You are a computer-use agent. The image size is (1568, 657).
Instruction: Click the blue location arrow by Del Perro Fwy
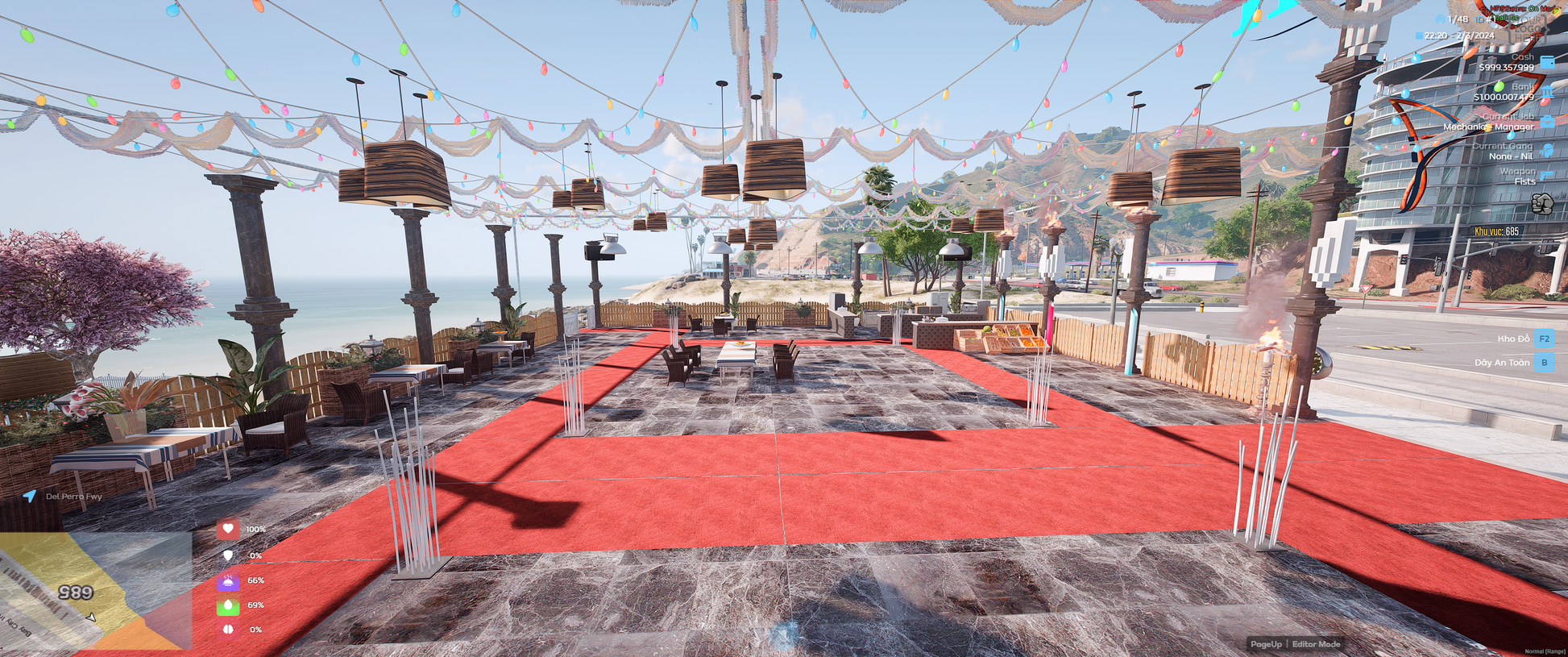tap(30, 496)
